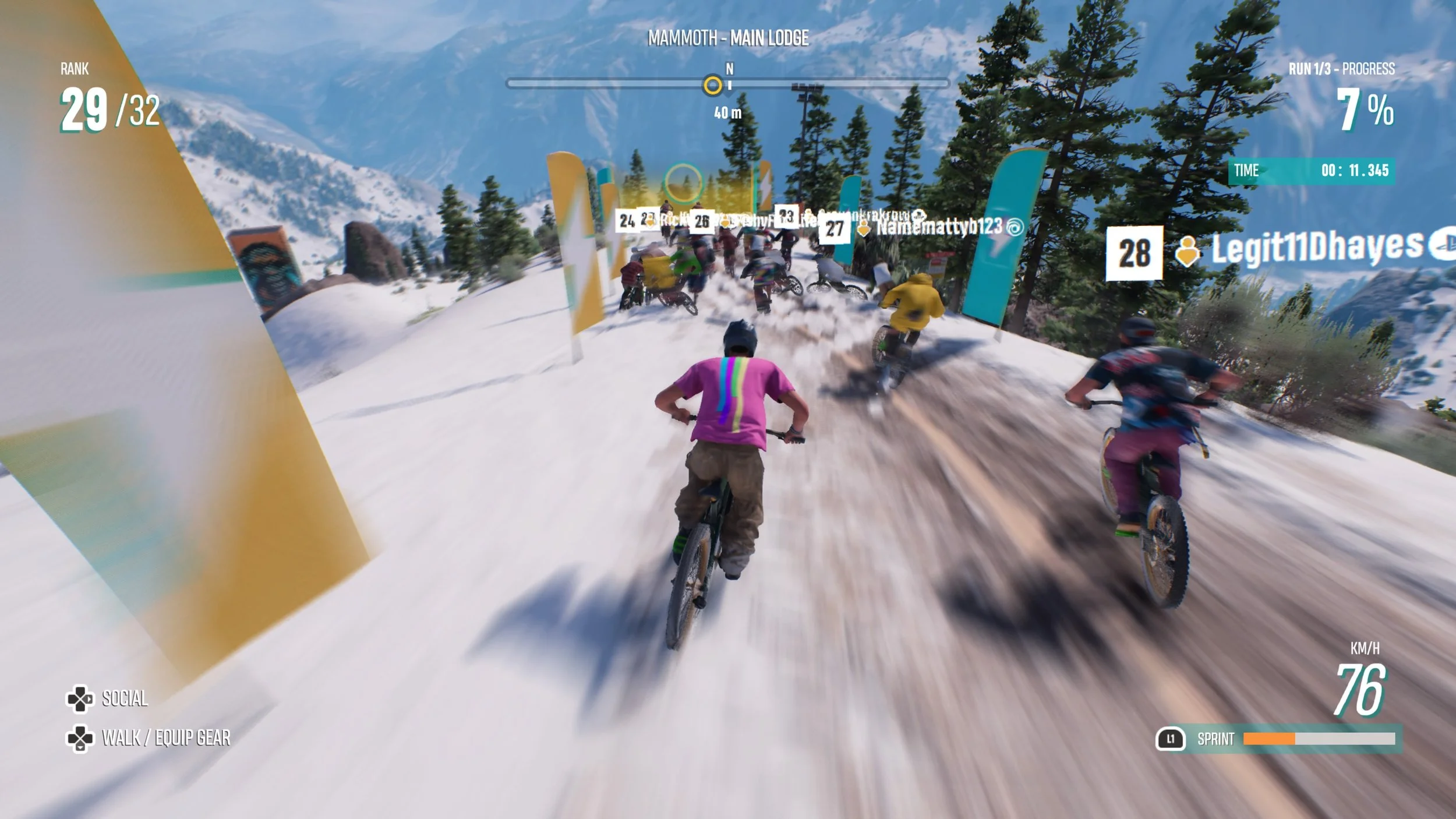Viewport: 1456px width, 819px height.
Task: Select the Namemattyb123 player name tag
Action: tap(939, 227)
